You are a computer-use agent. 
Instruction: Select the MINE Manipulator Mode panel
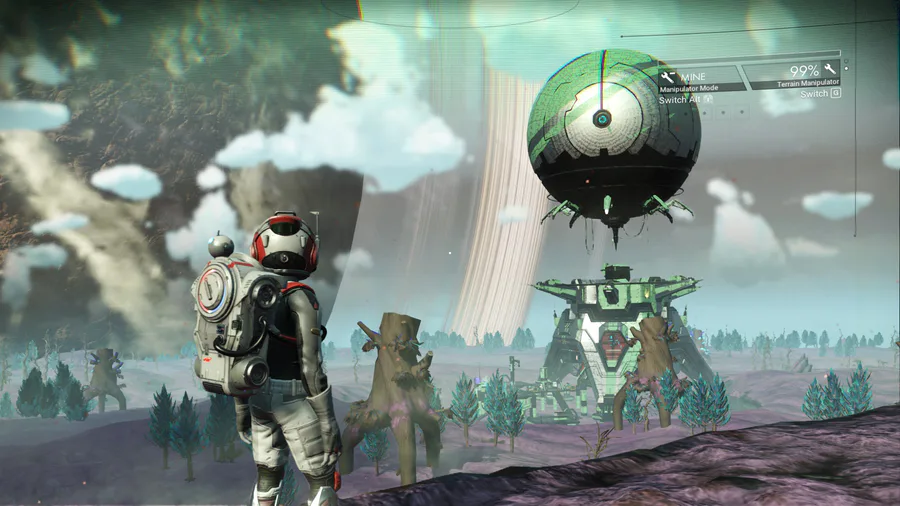pos(700,78)
